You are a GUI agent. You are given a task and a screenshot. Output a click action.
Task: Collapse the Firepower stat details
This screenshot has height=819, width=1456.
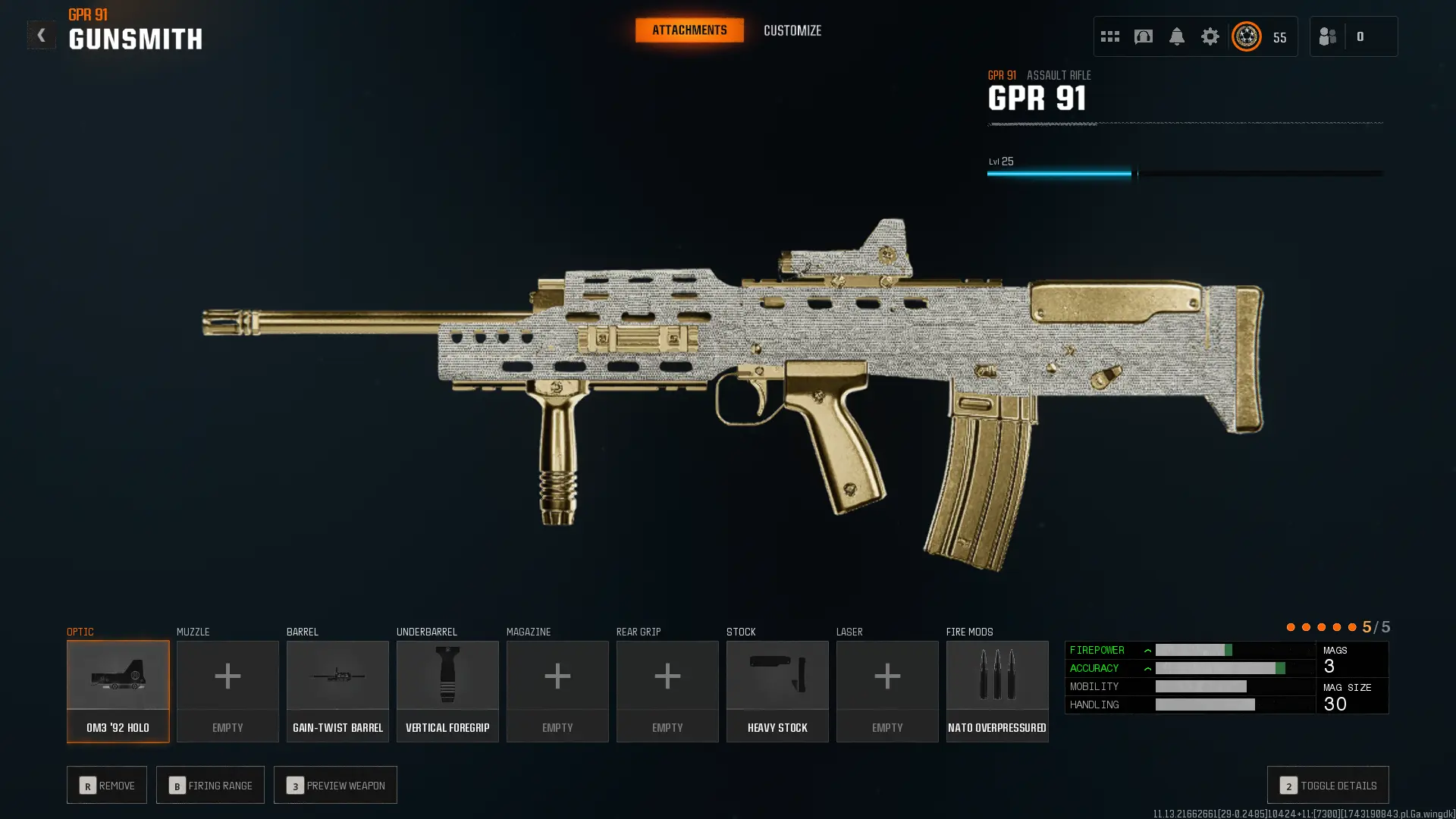pos(1147,650)
